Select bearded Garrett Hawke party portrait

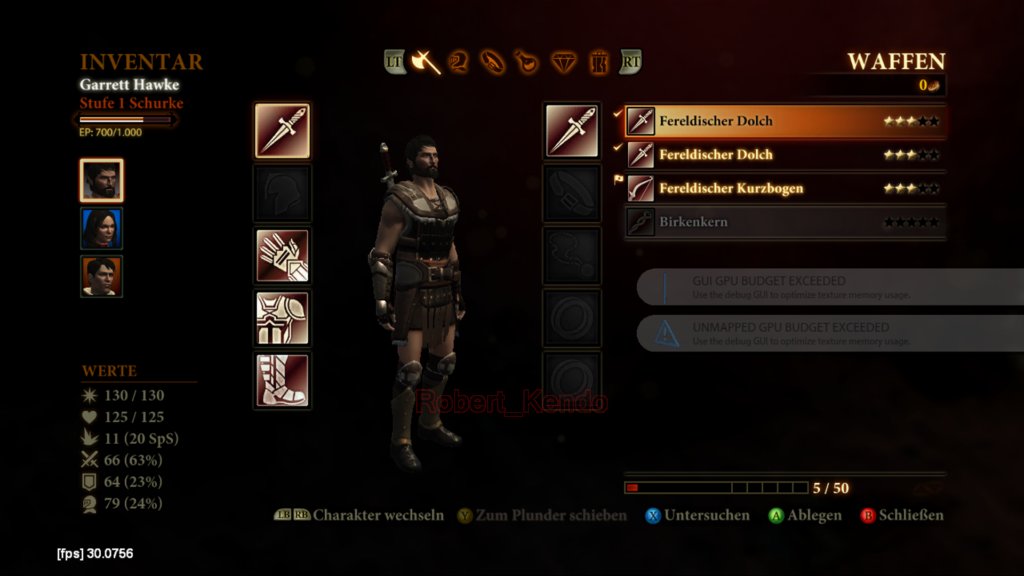click(101, 181)
